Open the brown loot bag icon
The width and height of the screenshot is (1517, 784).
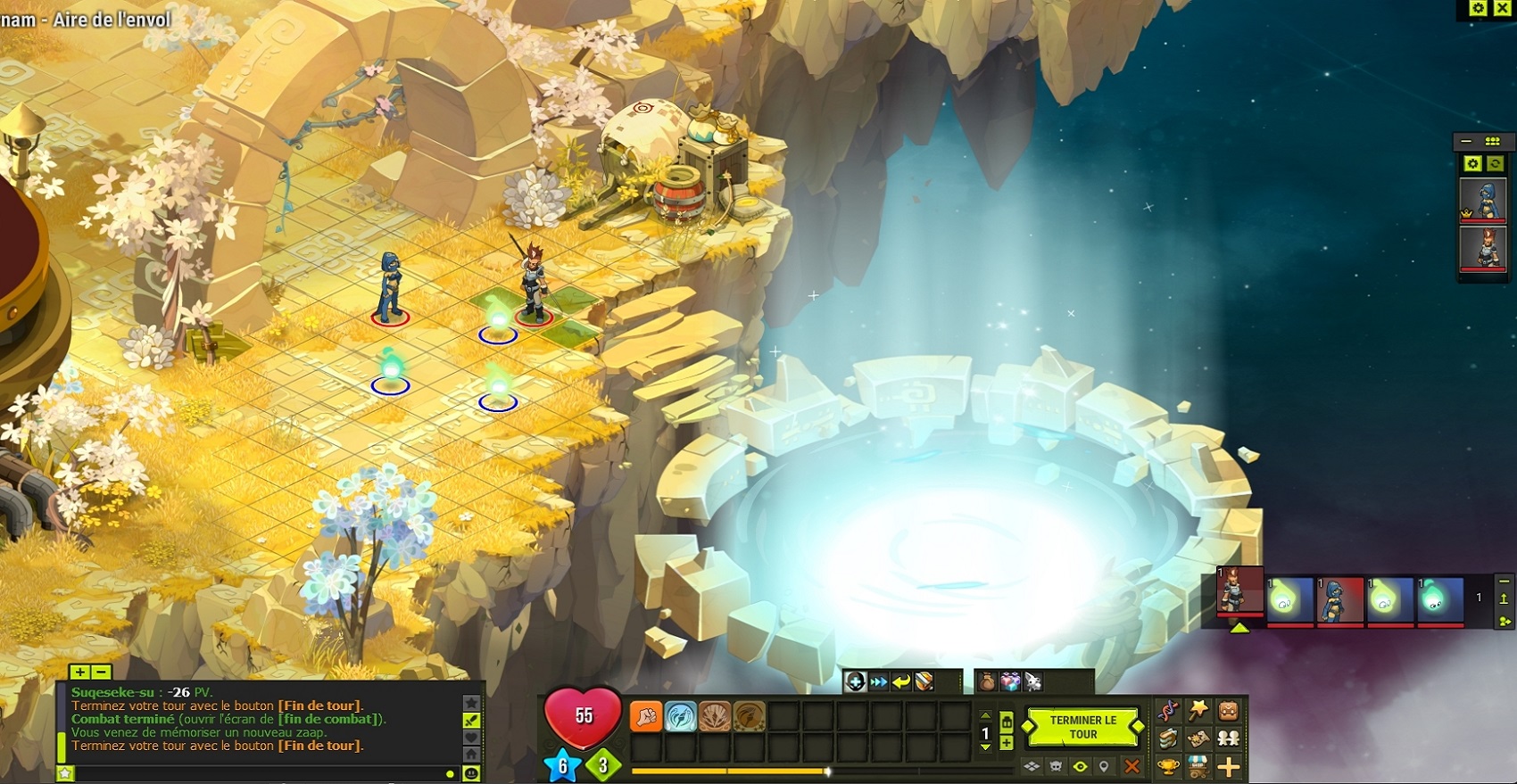pyautogui.click(x=987, y=682)
